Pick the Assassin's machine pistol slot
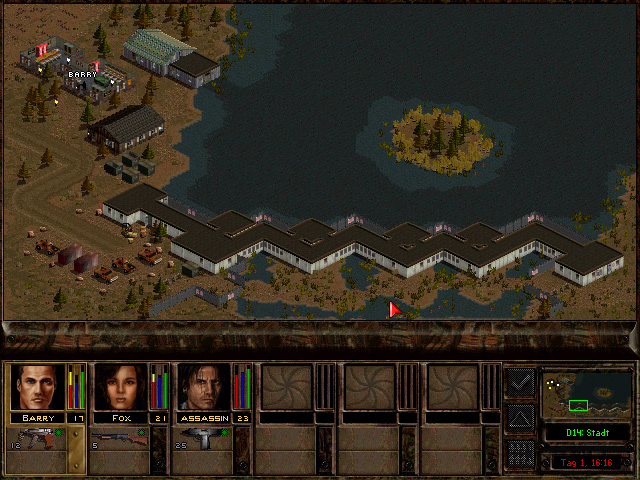The height and width of the screenshot is (480, 640). (203, 438)
